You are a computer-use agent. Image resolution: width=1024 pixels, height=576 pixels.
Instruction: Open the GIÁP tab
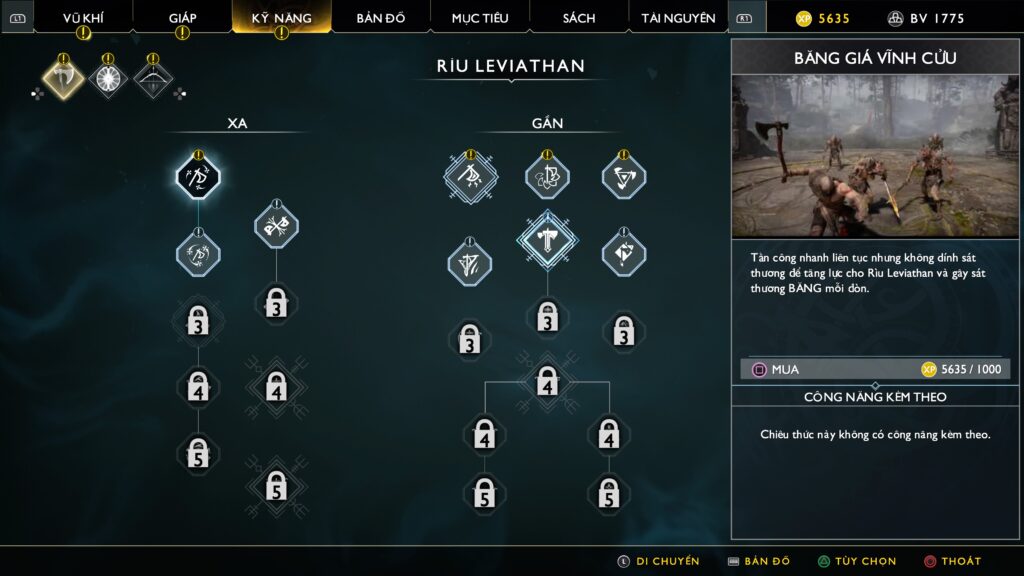pyautogui.click(x=182, y=18)
